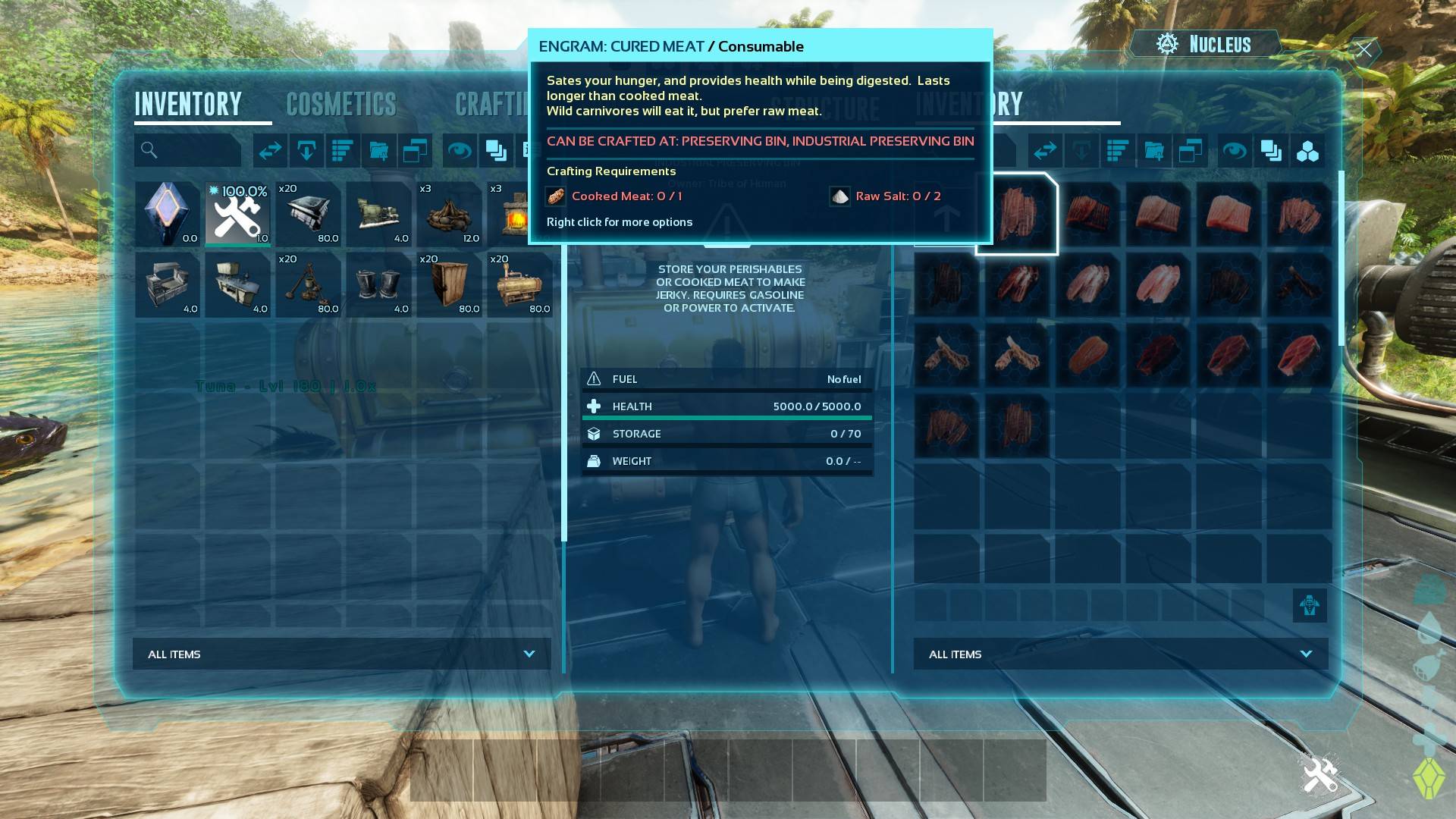Screen dimensions: 1456x819
Task: Click the three-hexagon button in structure toolbar
Action: click(1307, 151)
